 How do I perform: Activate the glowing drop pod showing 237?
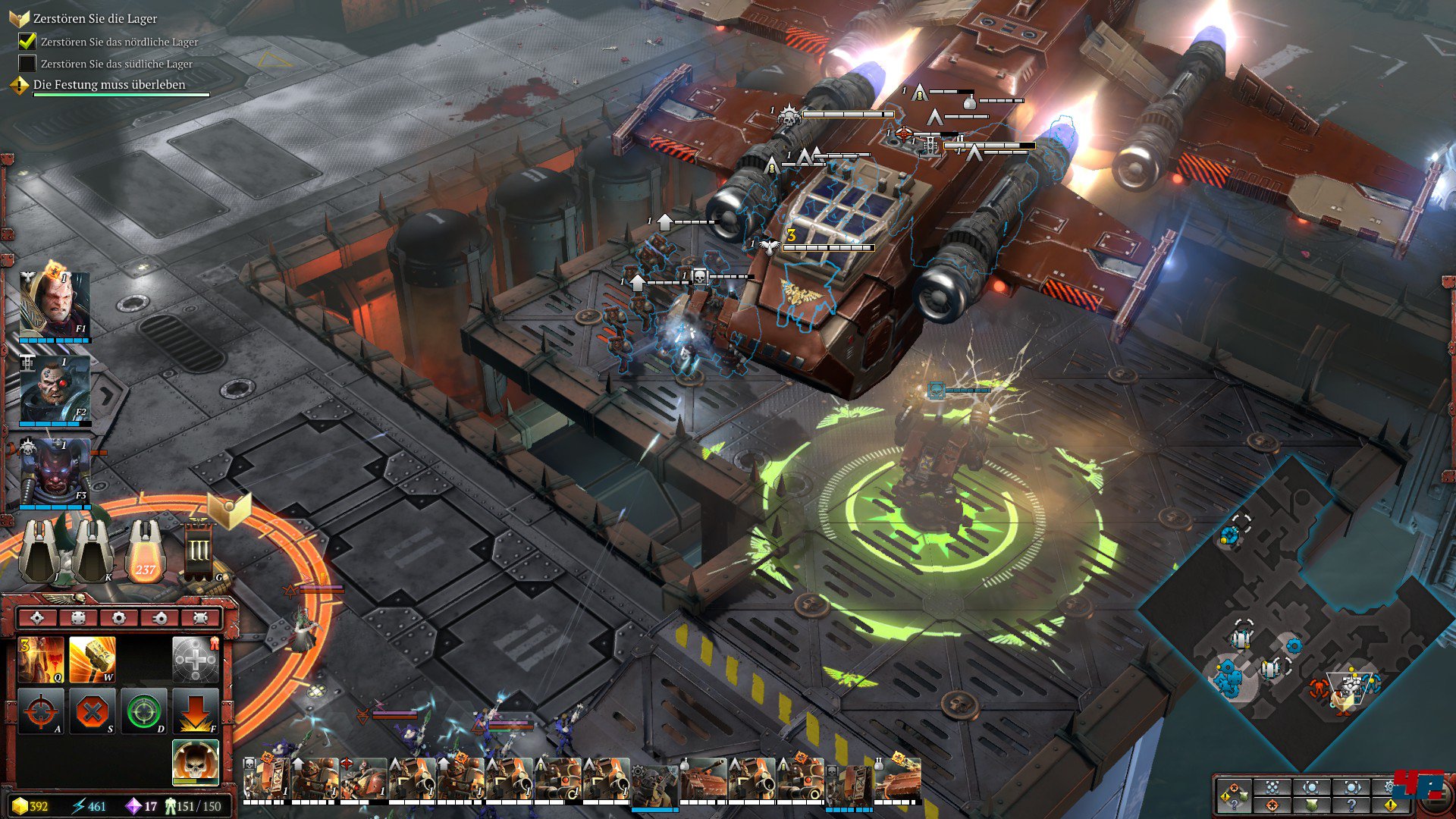point(146,551)
